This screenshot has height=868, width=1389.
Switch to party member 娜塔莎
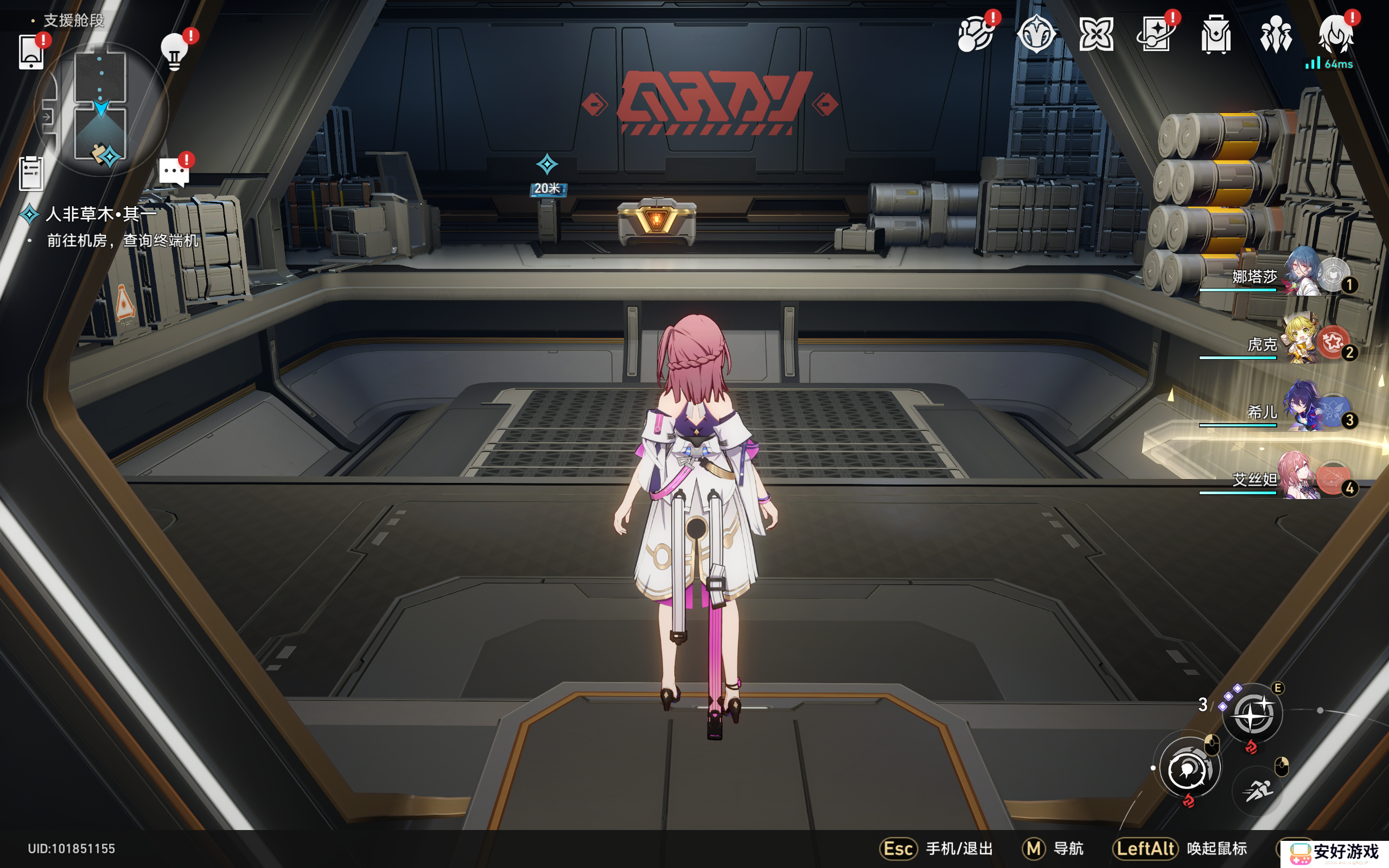1303,272
